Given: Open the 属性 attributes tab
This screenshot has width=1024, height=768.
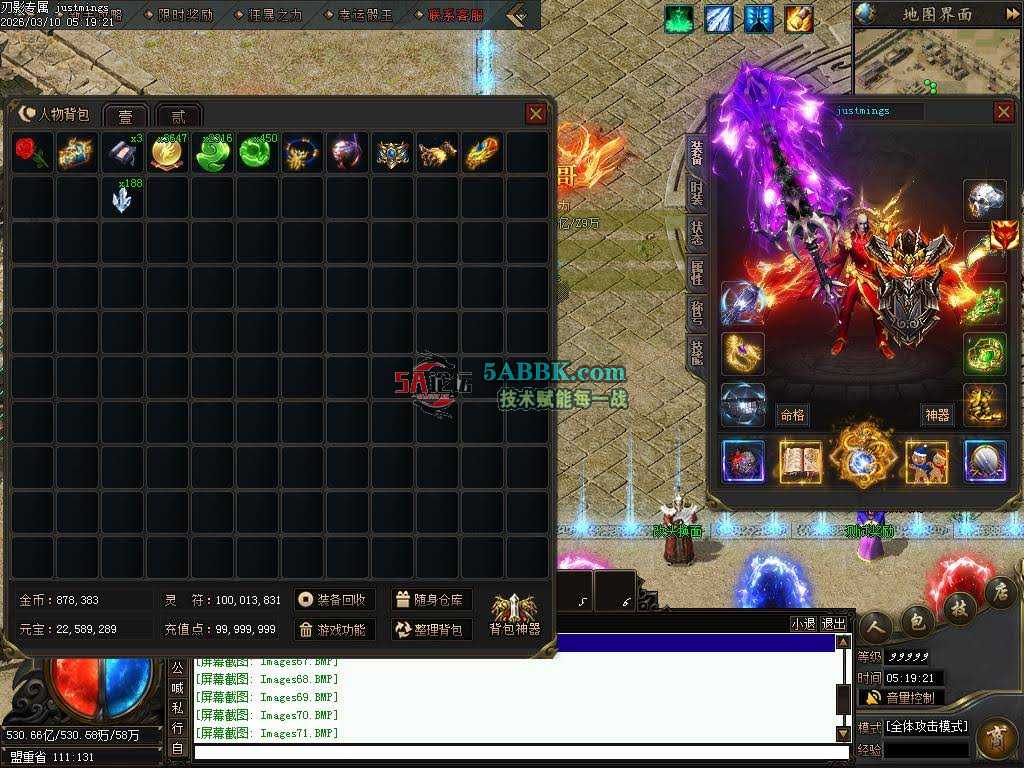Looking at the screenshot, I should tap(696, 272).
